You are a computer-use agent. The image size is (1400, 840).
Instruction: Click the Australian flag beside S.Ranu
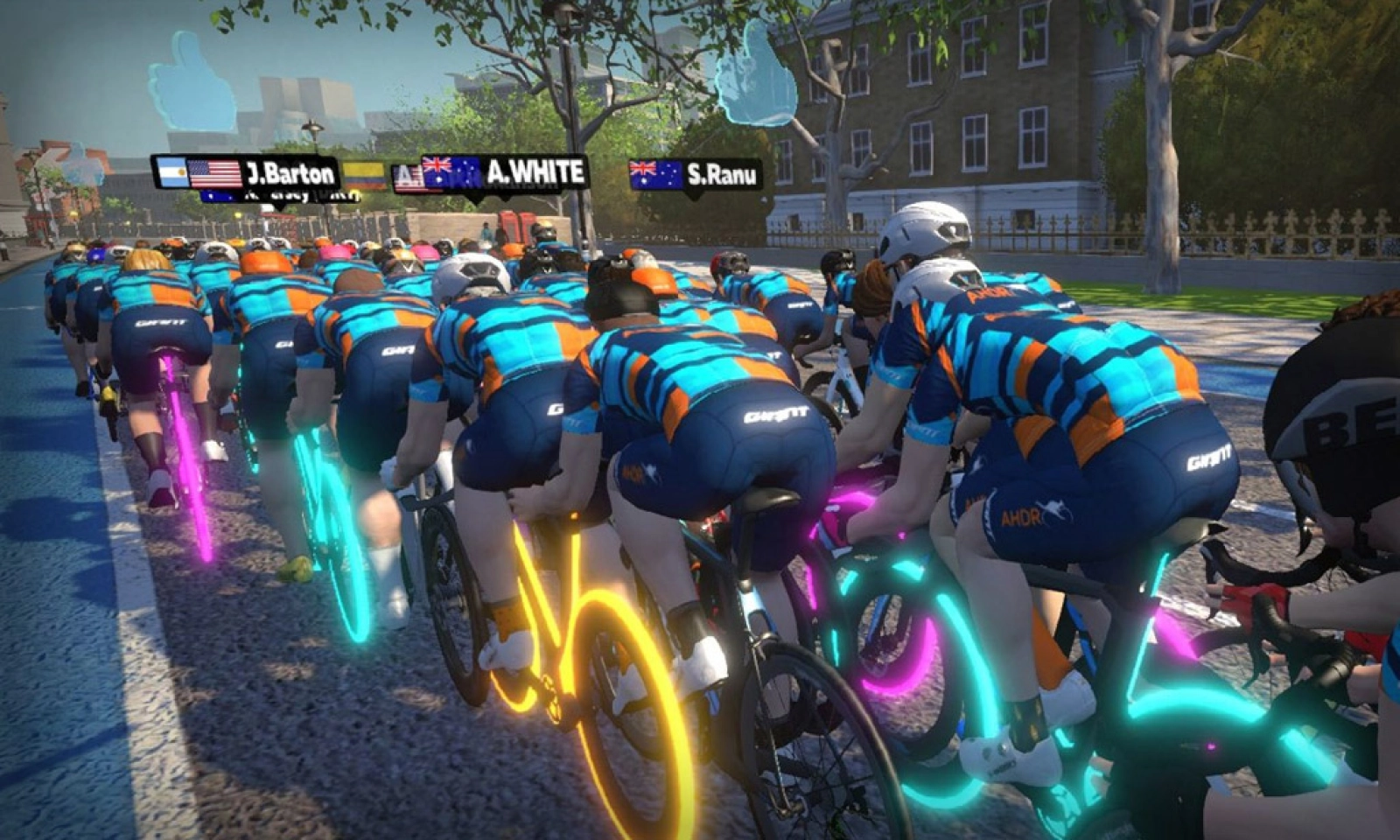(654, 172)
